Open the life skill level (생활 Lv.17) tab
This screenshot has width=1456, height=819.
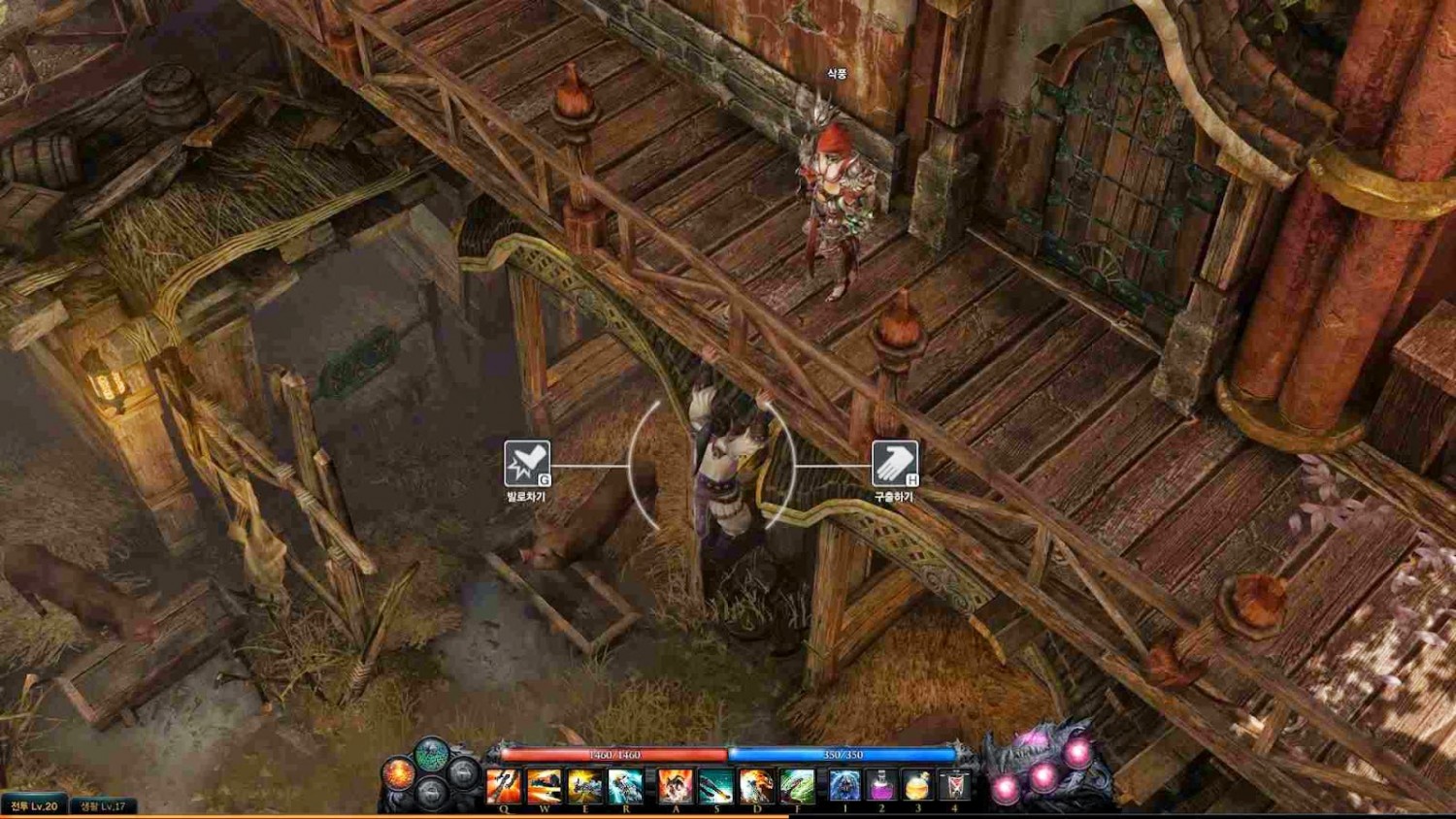103,806
